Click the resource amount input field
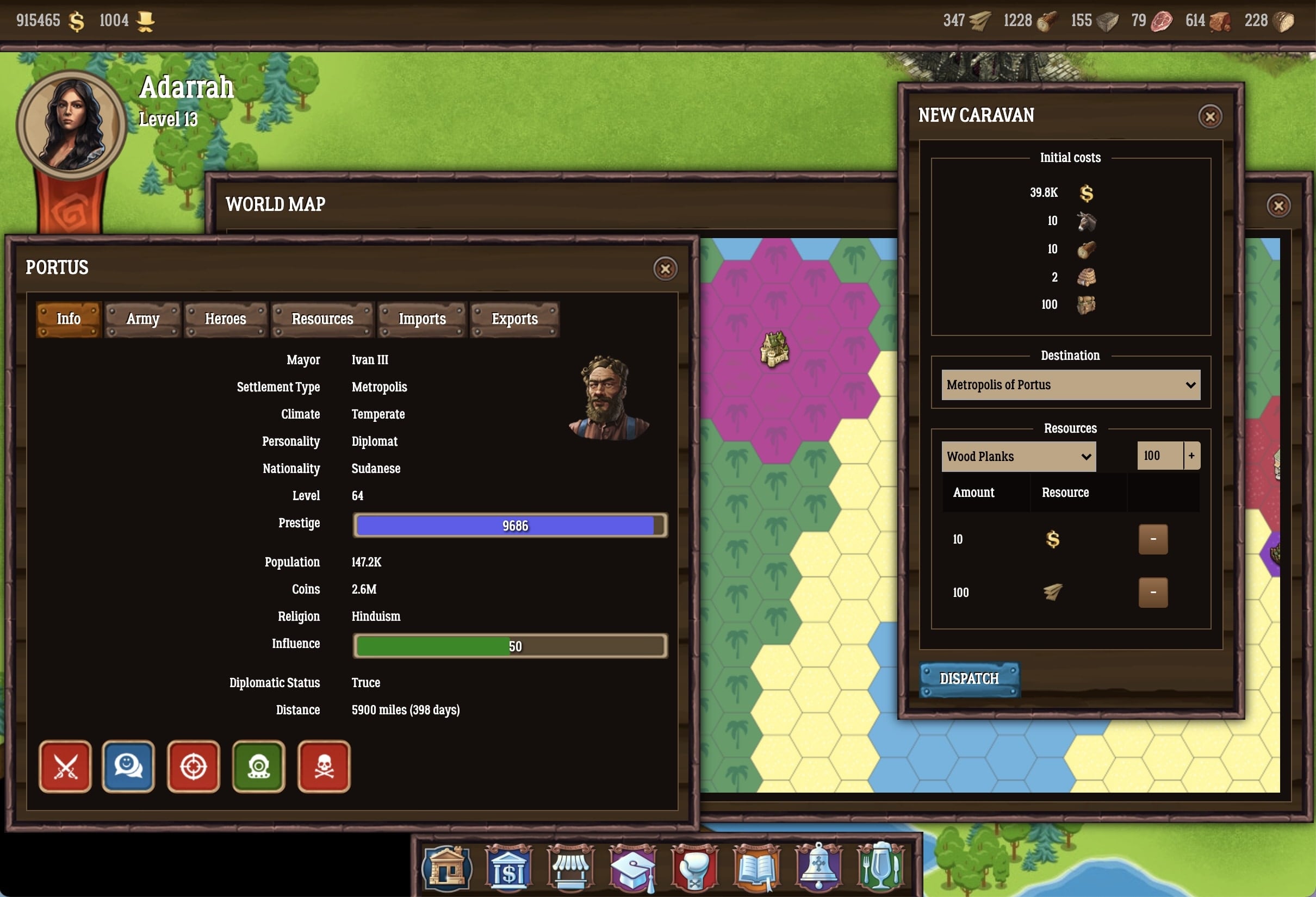The image size is (1316, 897). 1159,456
